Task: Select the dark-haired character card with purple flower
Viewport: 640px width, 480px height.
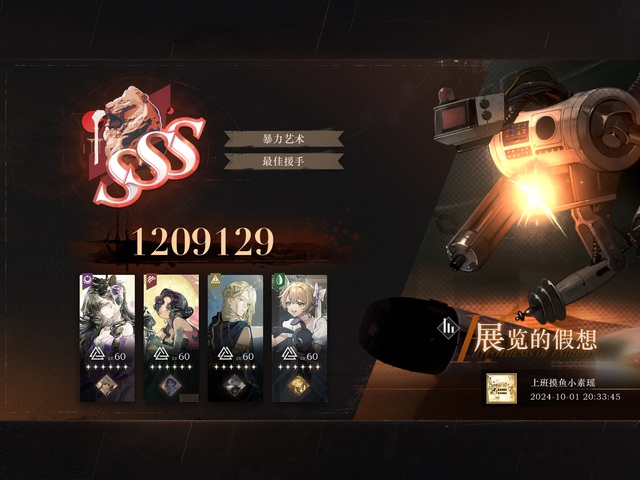Action: [107, 337]
